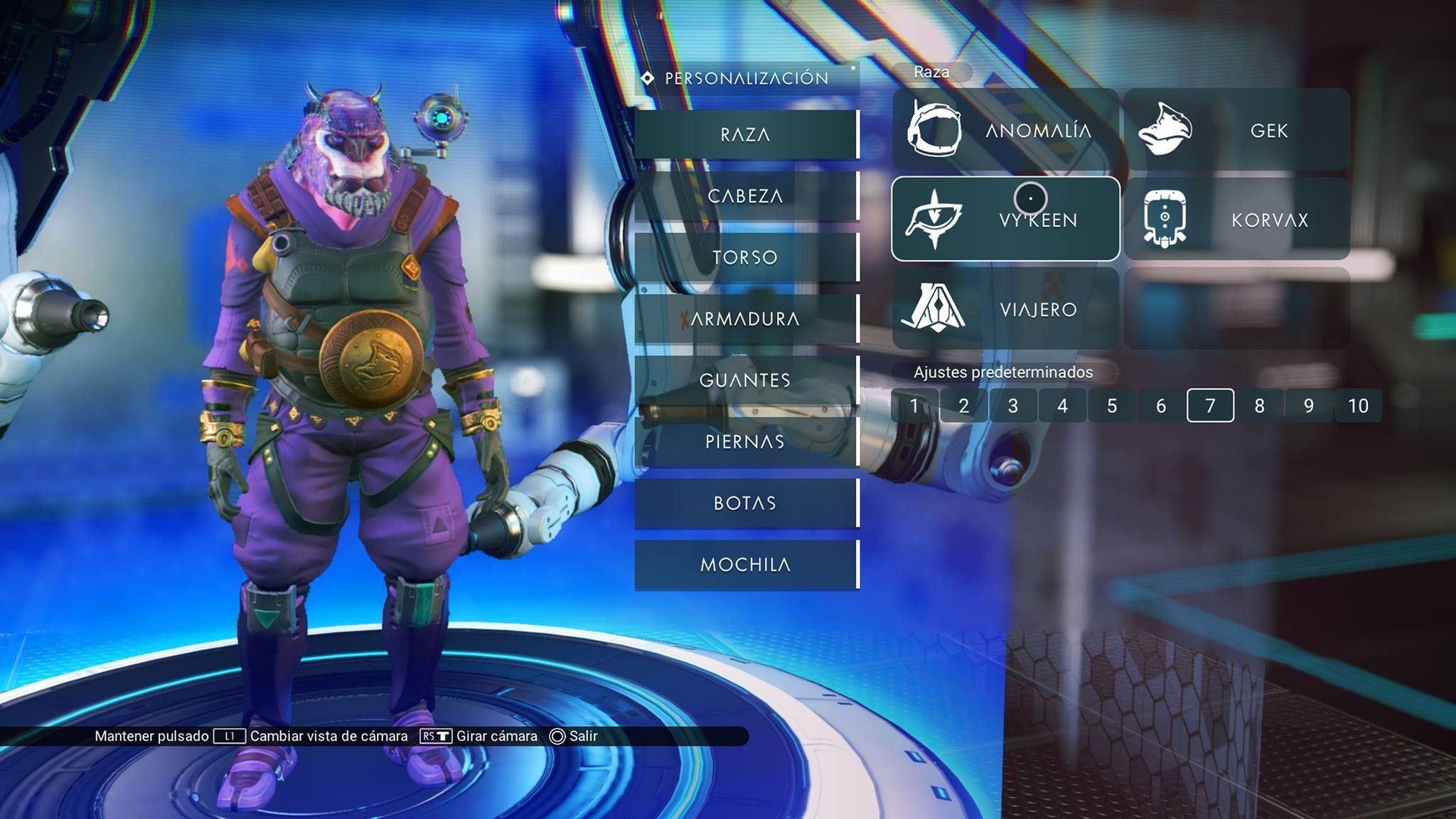The image size is (1456, 819).
Task: Apply preset number 10
Action: pos(1358,406)
